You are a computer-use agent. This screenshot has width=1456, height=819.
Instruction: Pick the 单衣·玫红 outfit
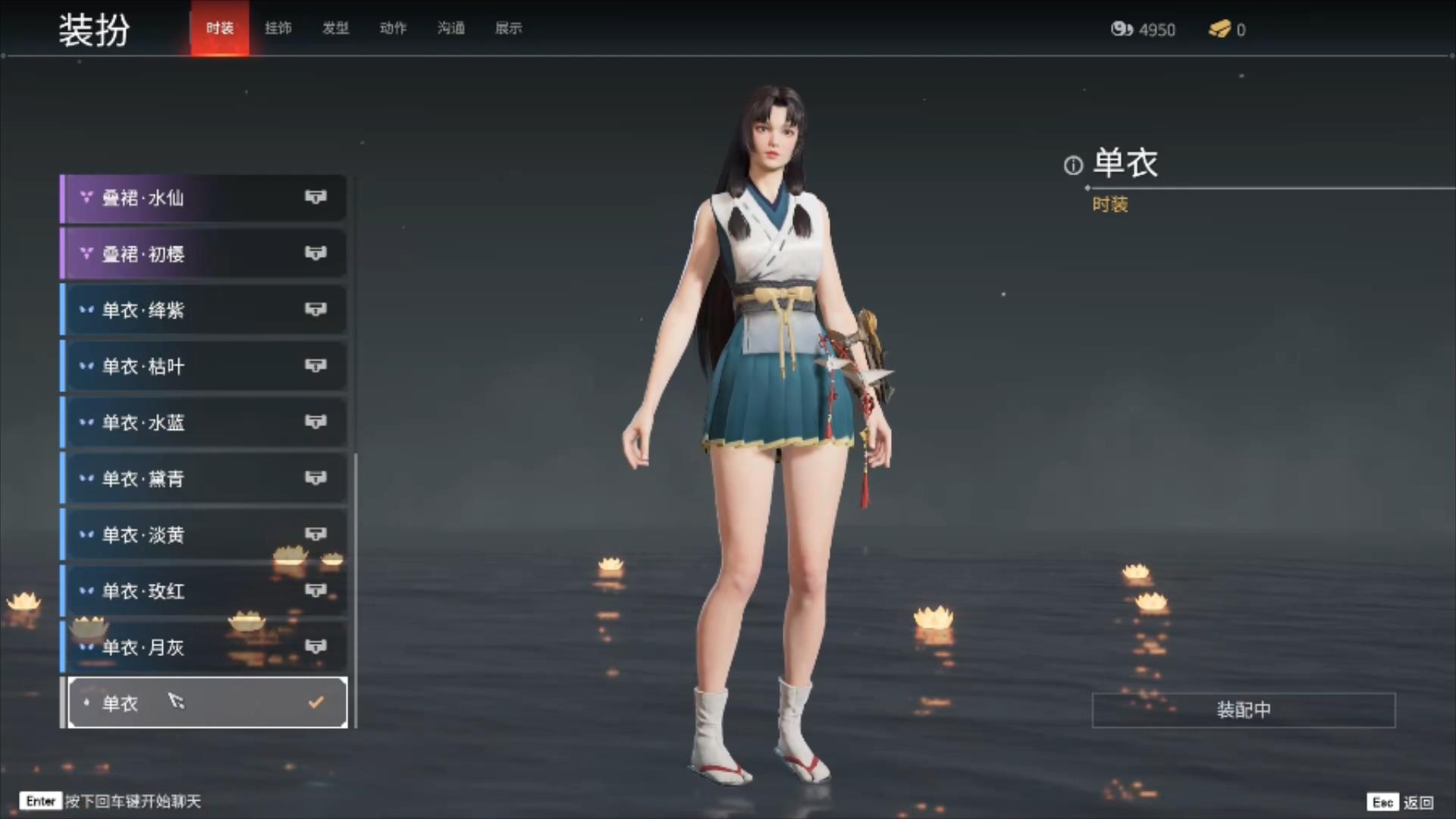pyautogui.click(x=203, y=591)
